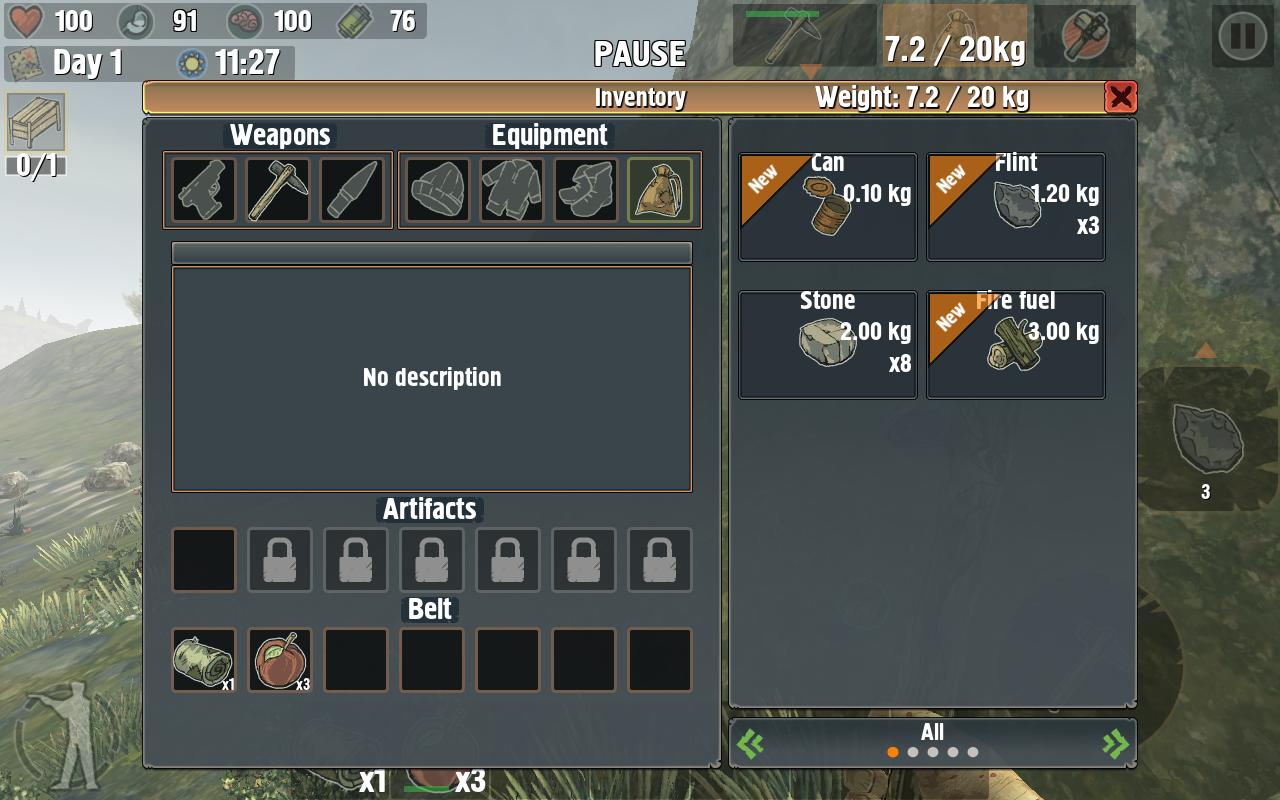The height and width of the screenshot is (800, 1280).
Task: Select the apple in belt
Action: tap(280, 660)
